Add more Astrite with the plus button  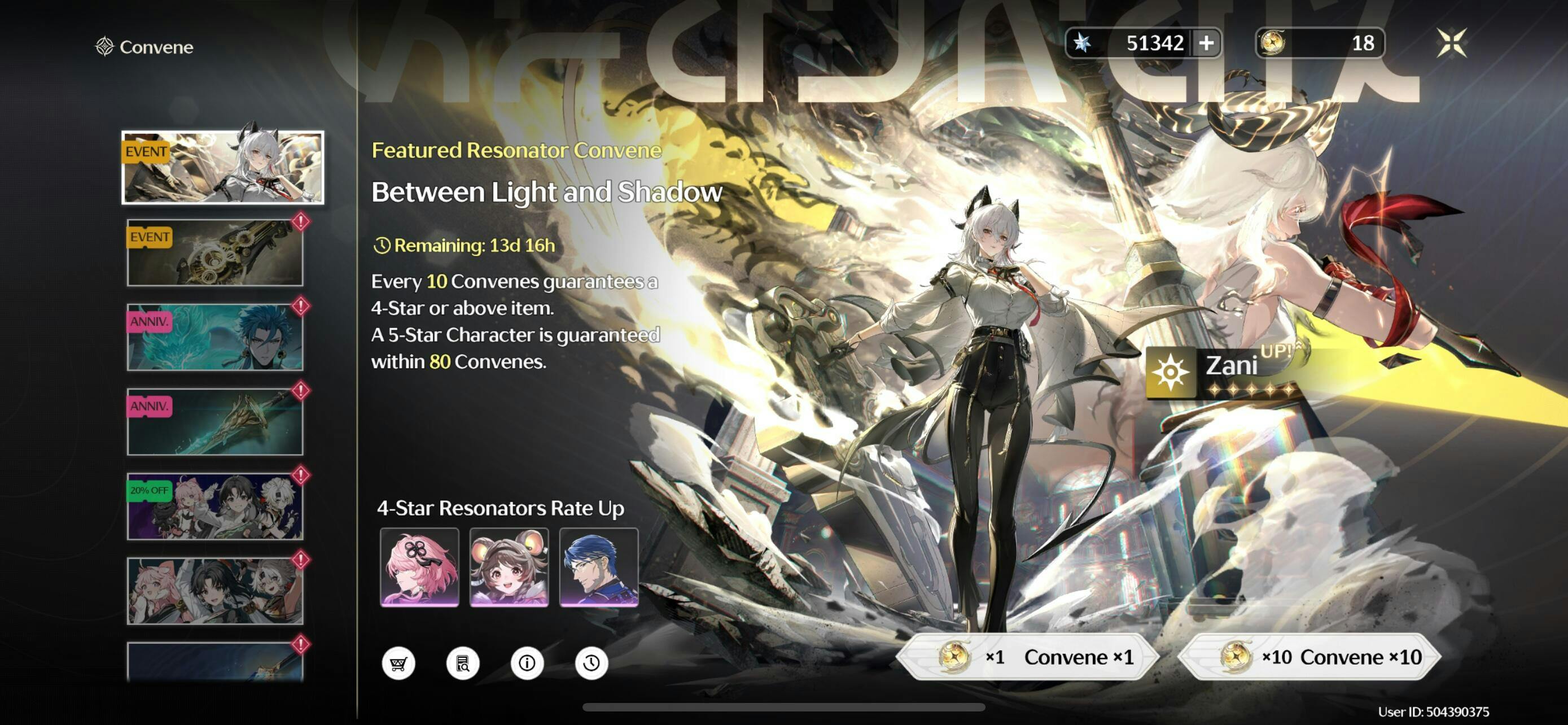coord(1206,43)
